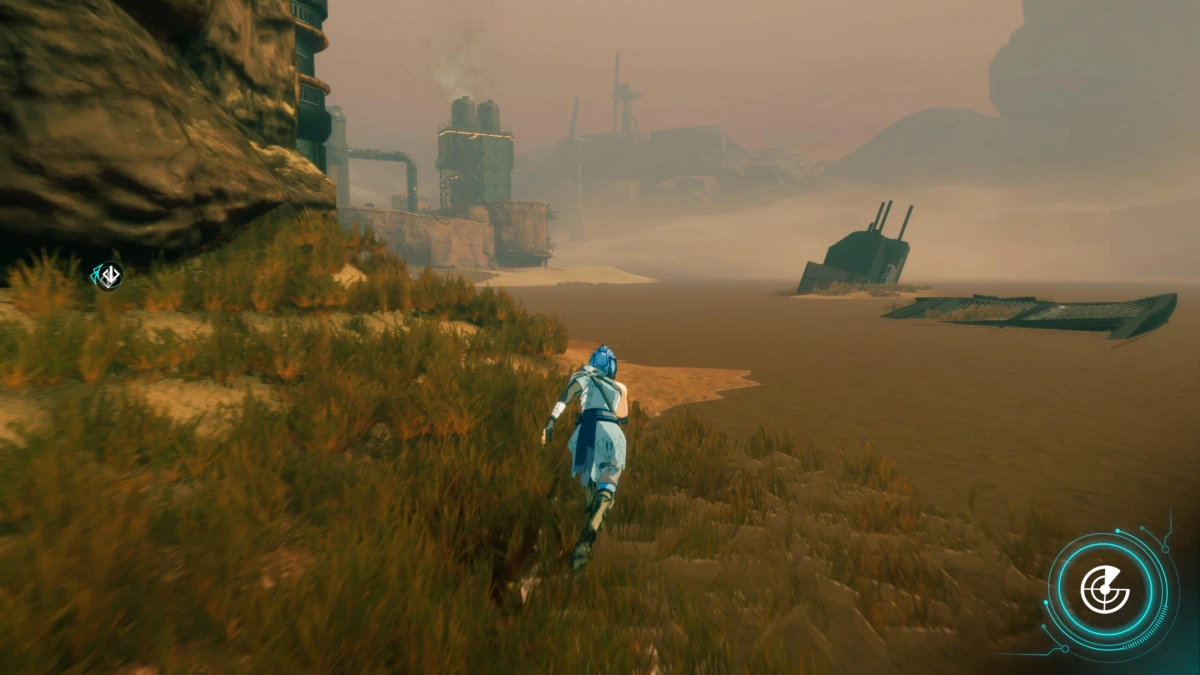The image size is (1200, 675).
Task: Select the diamond-shaped objective waypoint marker
Action: point(108,275)
